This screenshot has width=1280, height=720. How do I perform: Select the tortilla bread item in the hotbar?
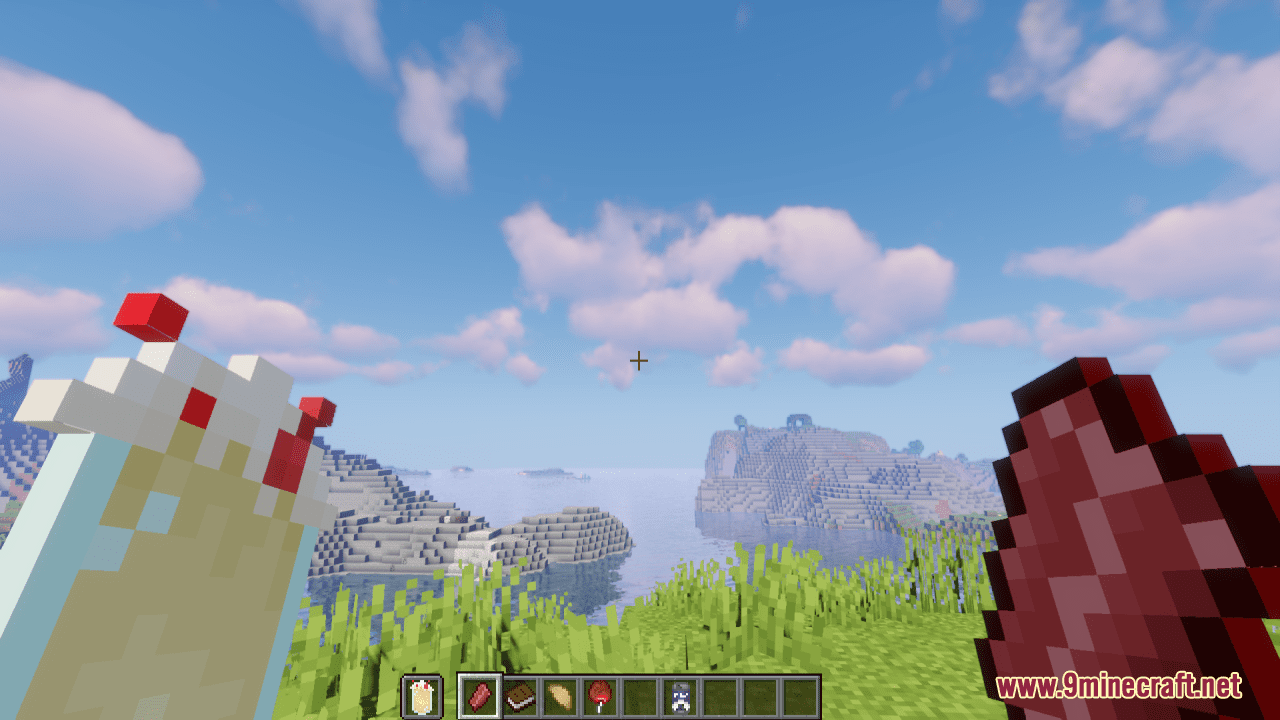point(560,697)
